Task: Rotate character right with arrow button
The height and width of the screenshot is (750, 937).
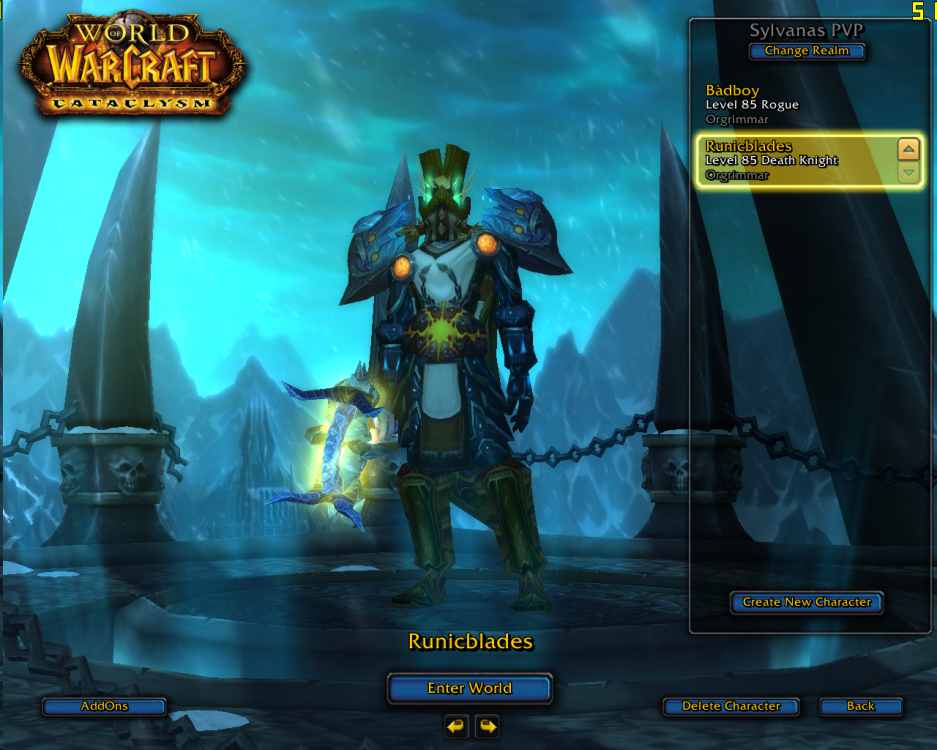Action: click(x=487, y=726)
